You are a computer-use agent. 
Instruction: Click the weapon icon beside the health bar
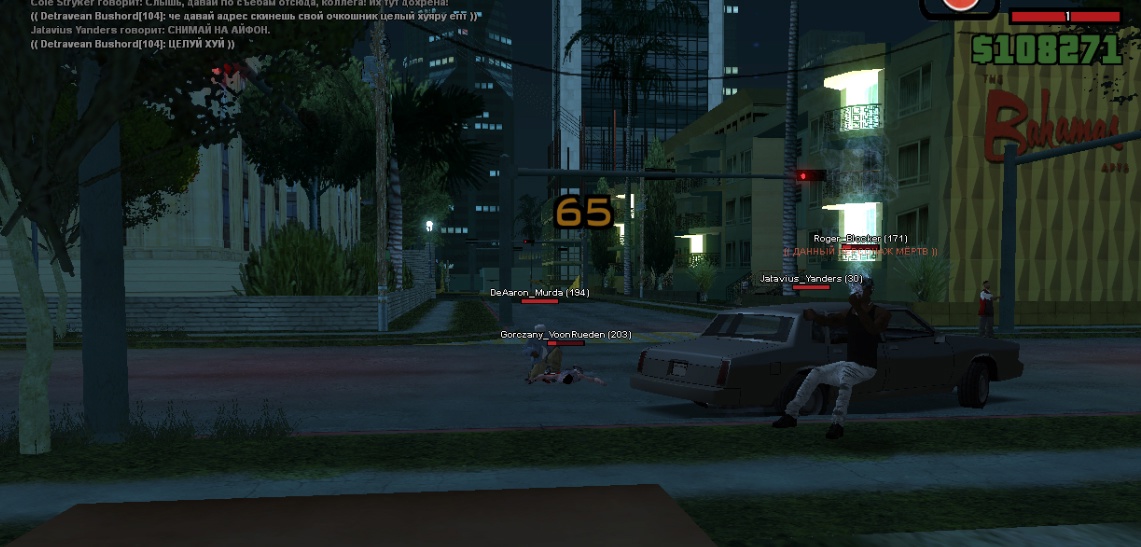(x=958, y=6)
